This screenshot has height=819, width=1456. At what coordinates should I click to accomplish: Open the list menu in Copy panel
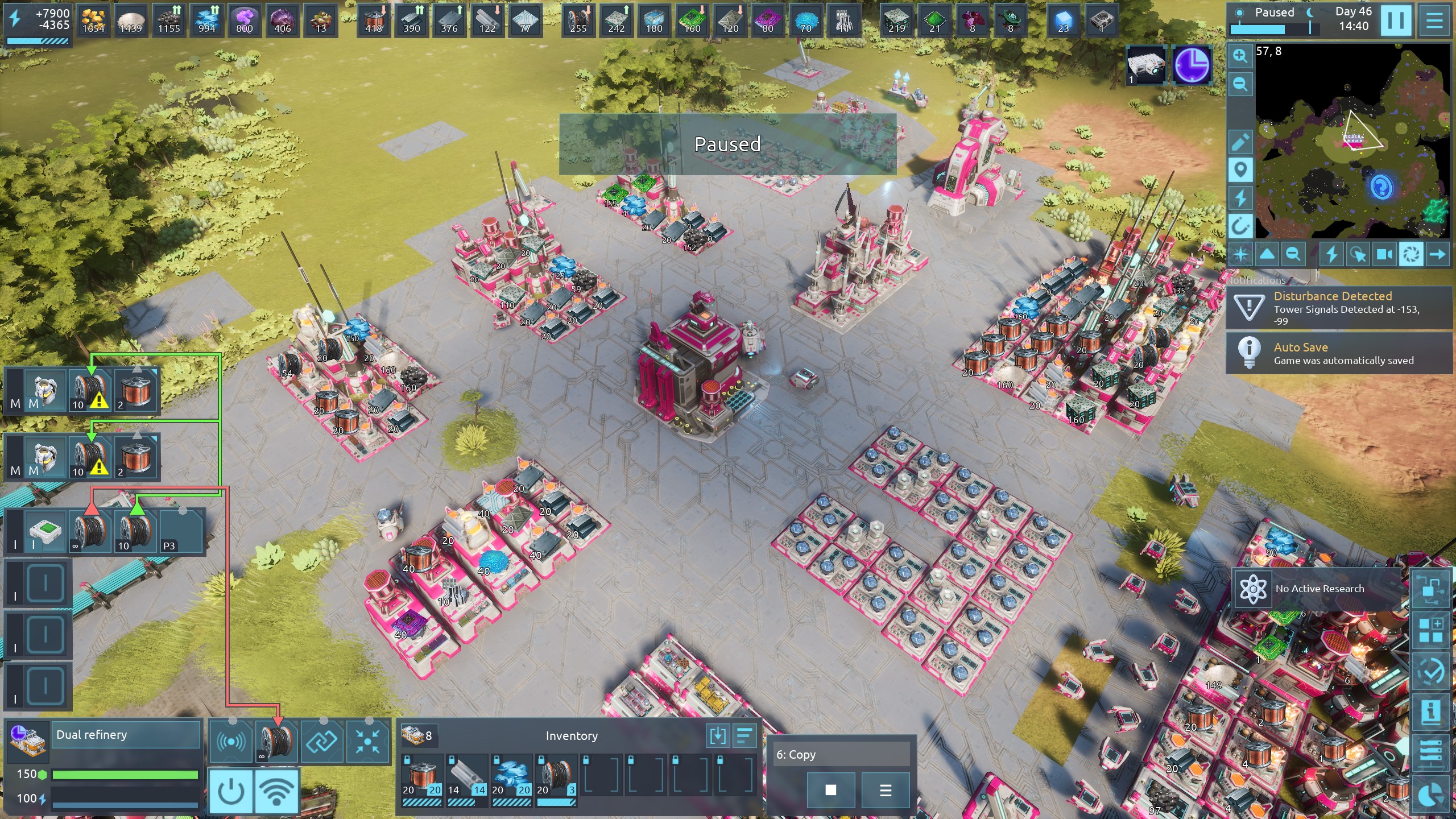pyautogui.click(x=885, y=790)
